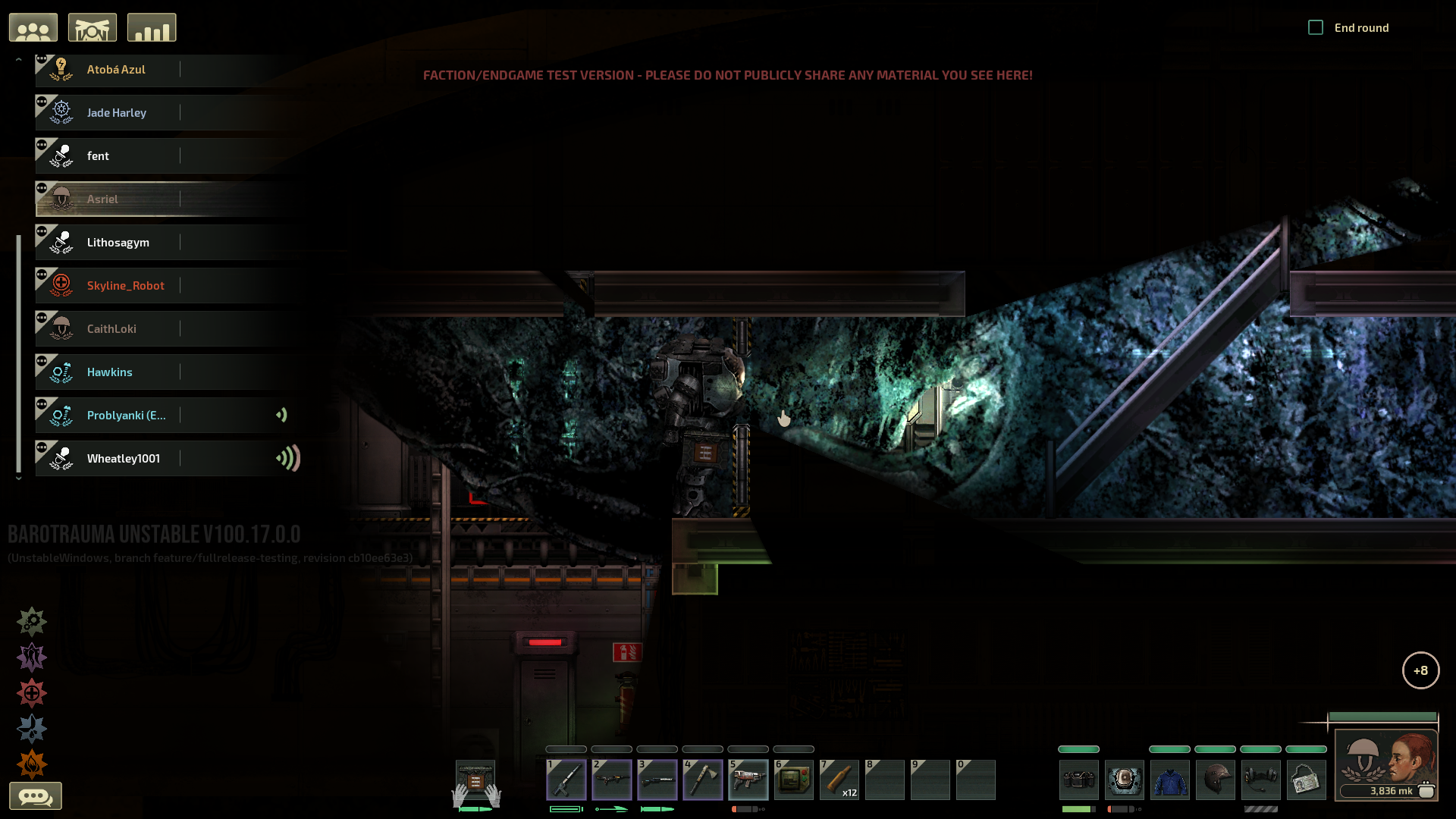Open the mission objectives panel
Screen dimensions: 1456x819
93,27
